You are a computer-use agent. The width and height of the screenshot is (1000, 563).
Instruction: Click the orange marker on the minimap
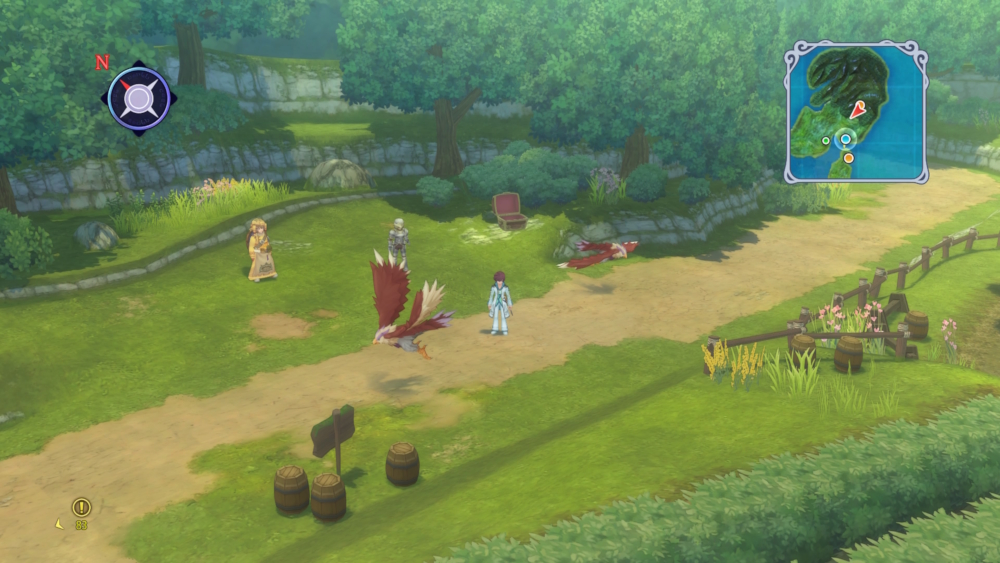click(848, 157)
